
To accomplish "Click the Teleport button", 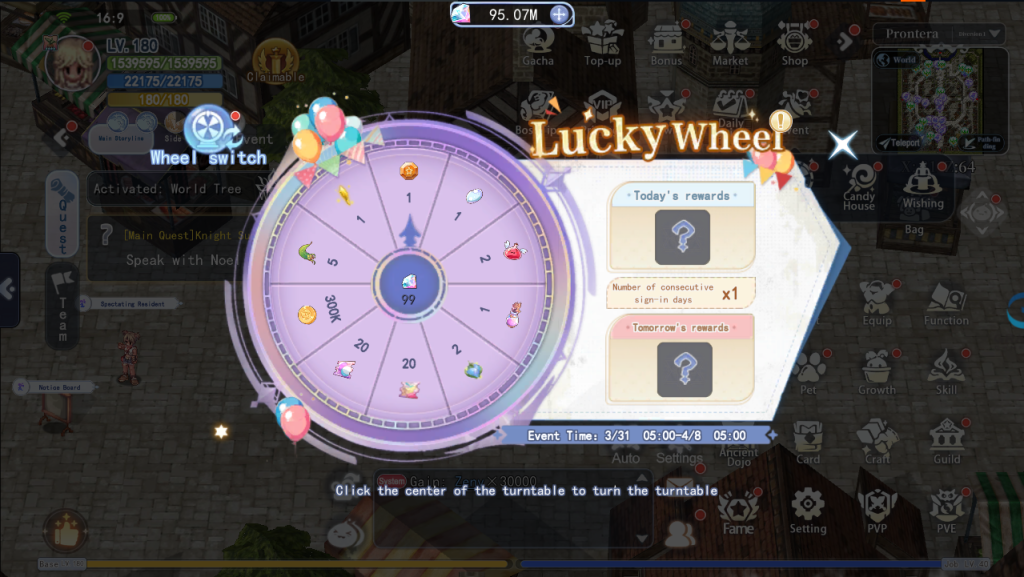I will [898, 143].
